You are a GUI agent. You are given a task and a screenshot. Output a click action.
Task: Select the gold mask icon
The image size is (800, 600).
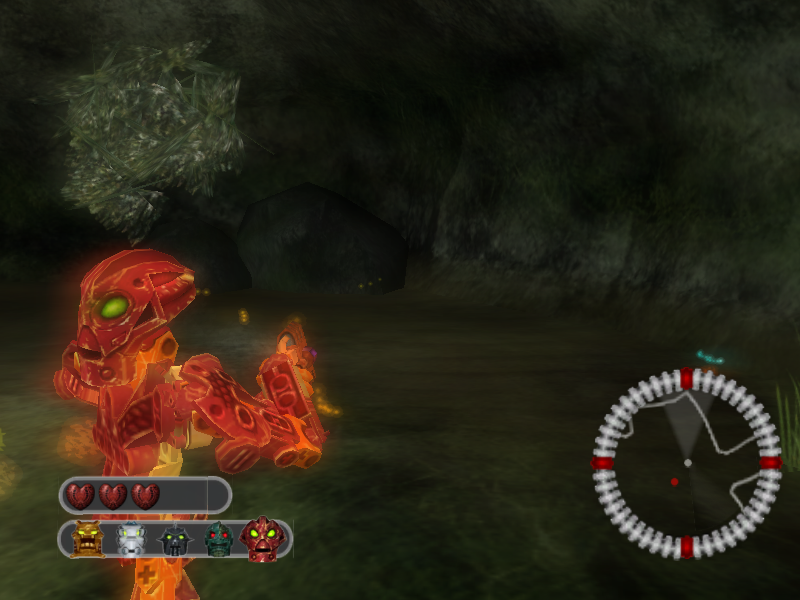(88, 540)
